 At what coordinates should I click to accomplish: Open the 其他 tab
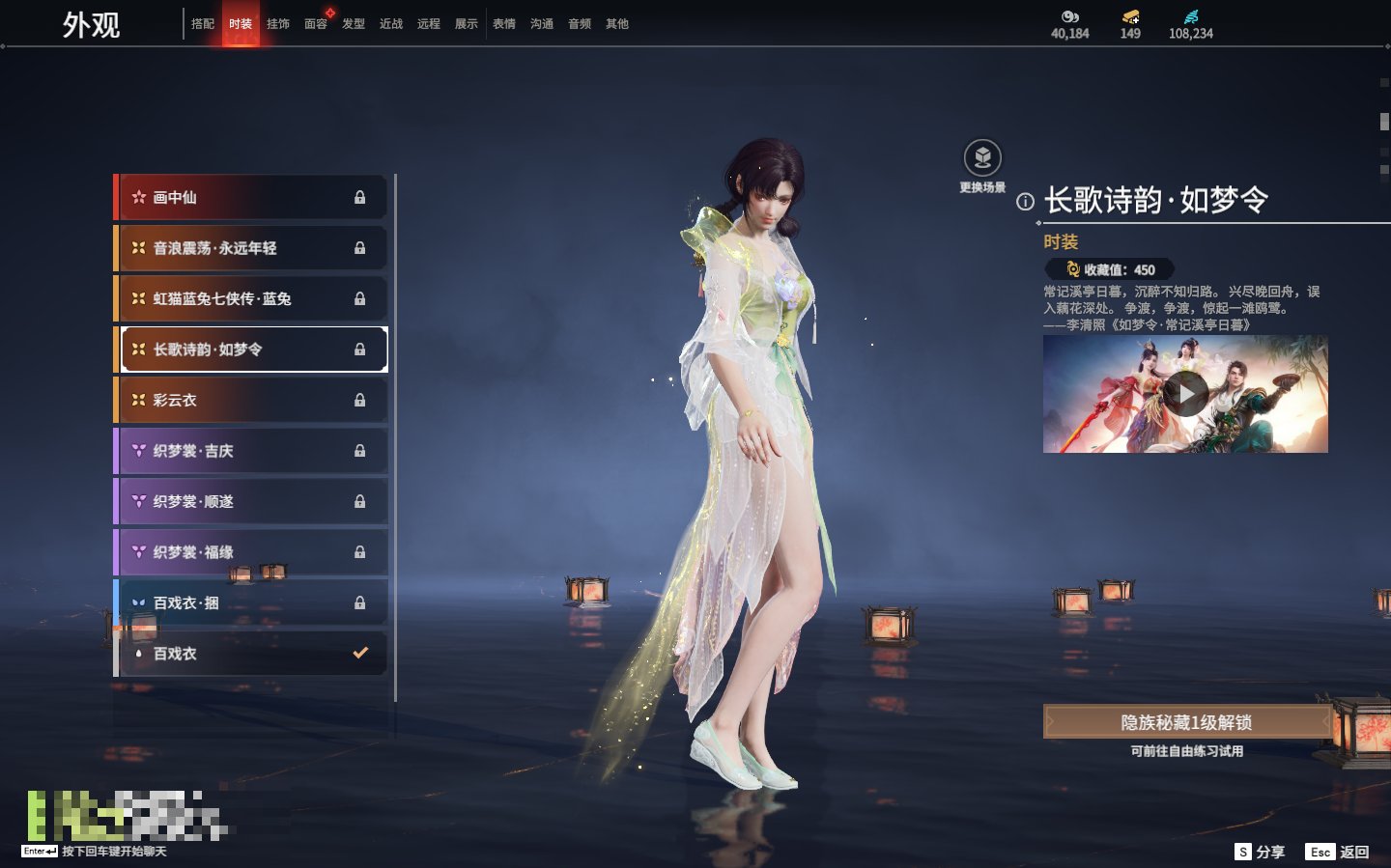tap(617, 24)
